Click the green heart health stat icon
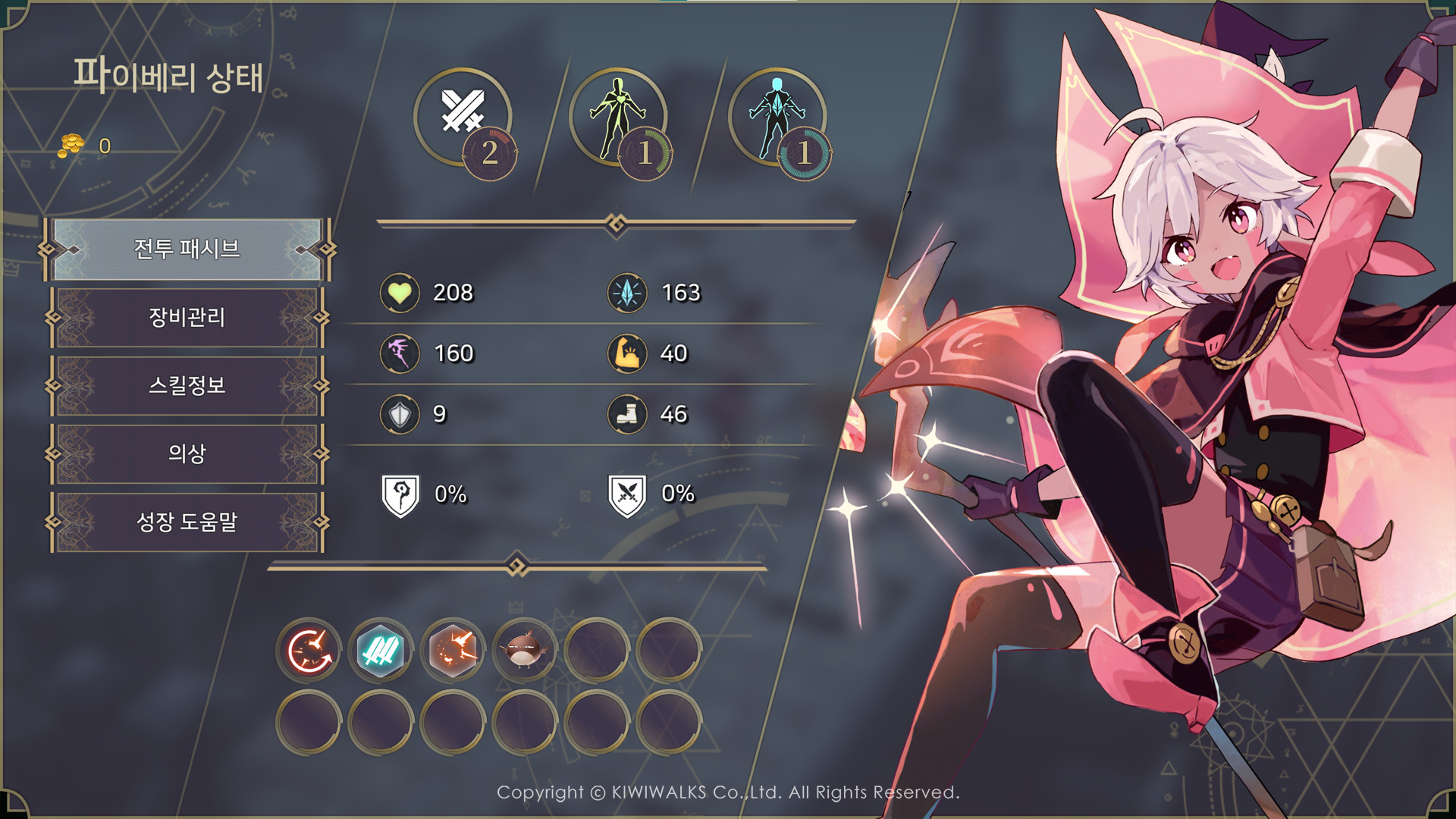 (x=400, y=293)
